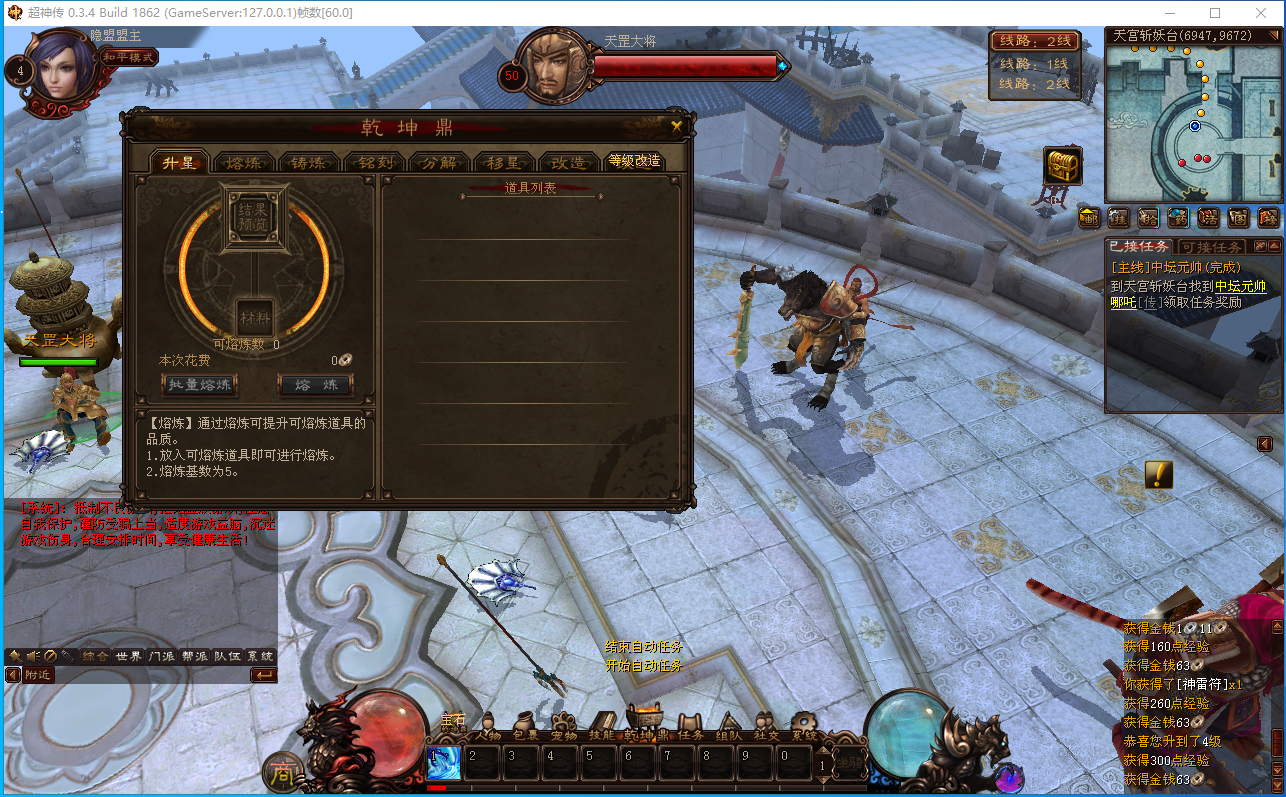Switch to the 熔炼 tab
This screenshot has width=1286, height=797.
(x=245, y=162)
